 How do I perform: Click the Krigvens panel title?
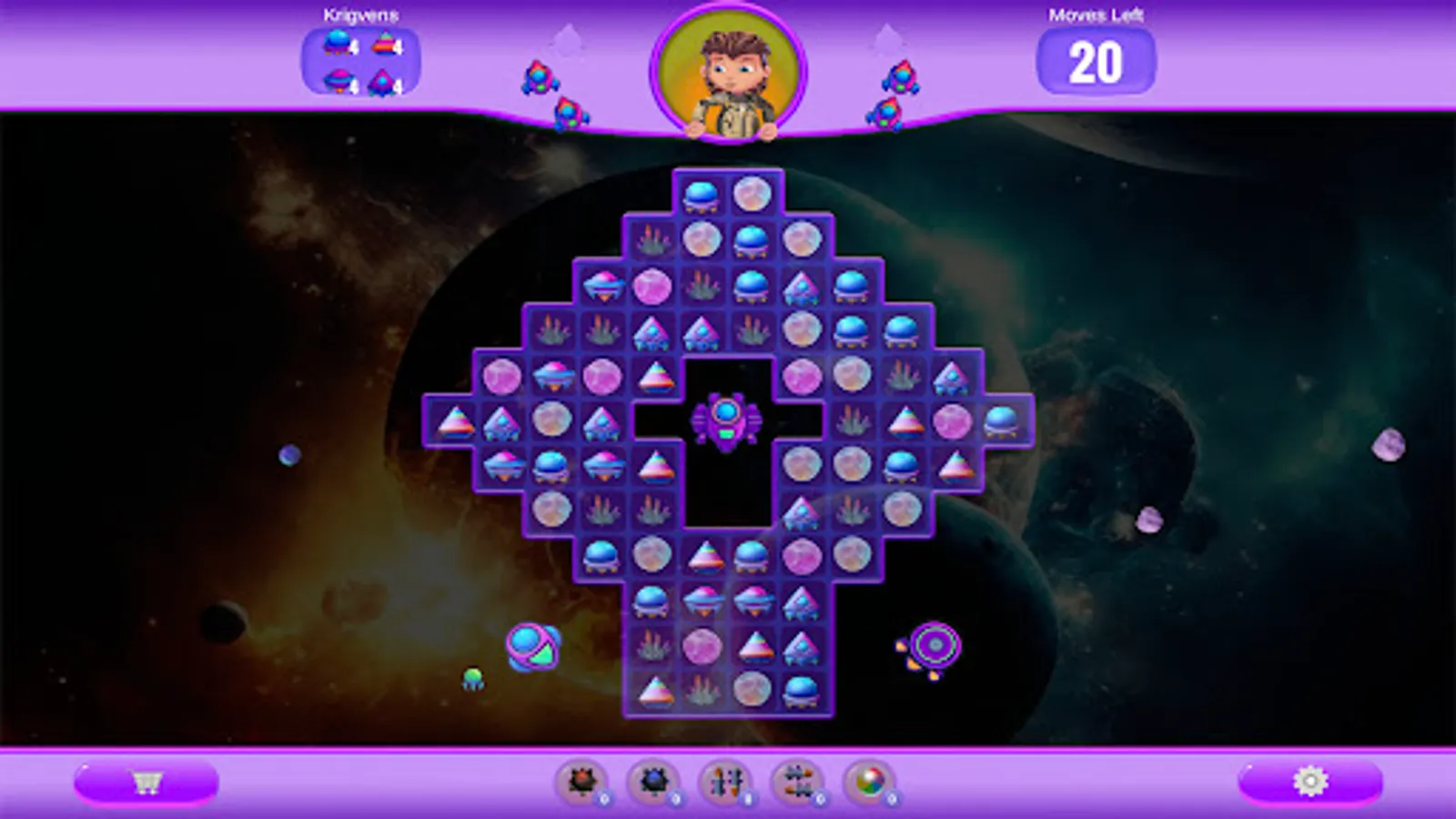pyautogui.click(x=359, y=13)
